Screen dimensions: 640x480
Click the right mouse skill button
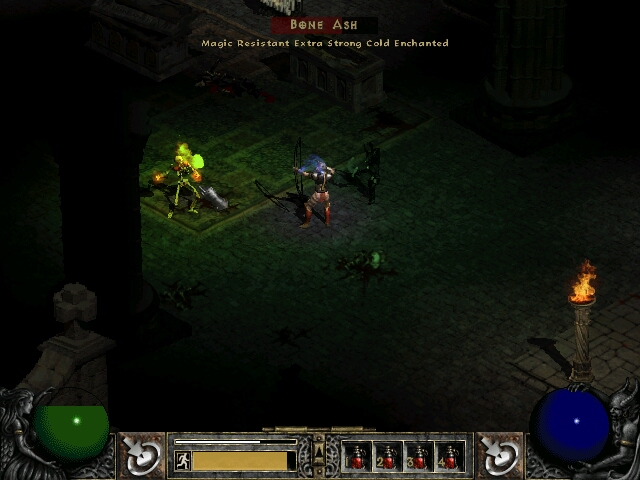tap(499, 455)
